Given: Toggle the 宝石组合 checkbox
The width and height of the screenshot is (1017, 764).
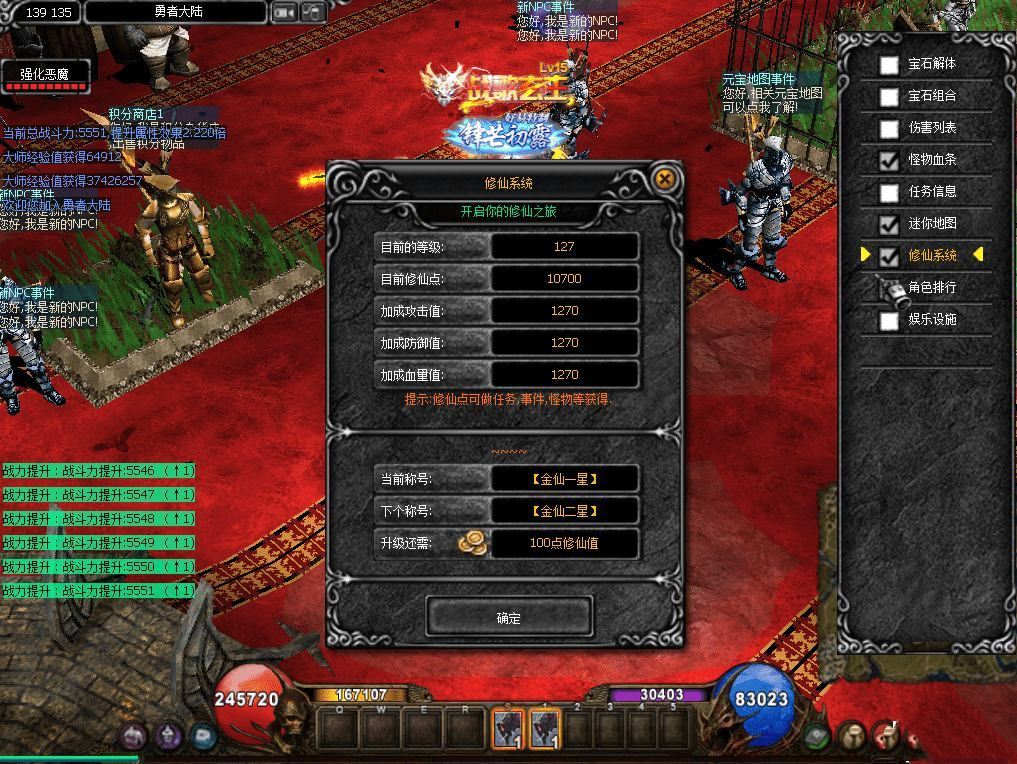Looking at the screenshot, I should pyautogui.click(x=889, y=97).
